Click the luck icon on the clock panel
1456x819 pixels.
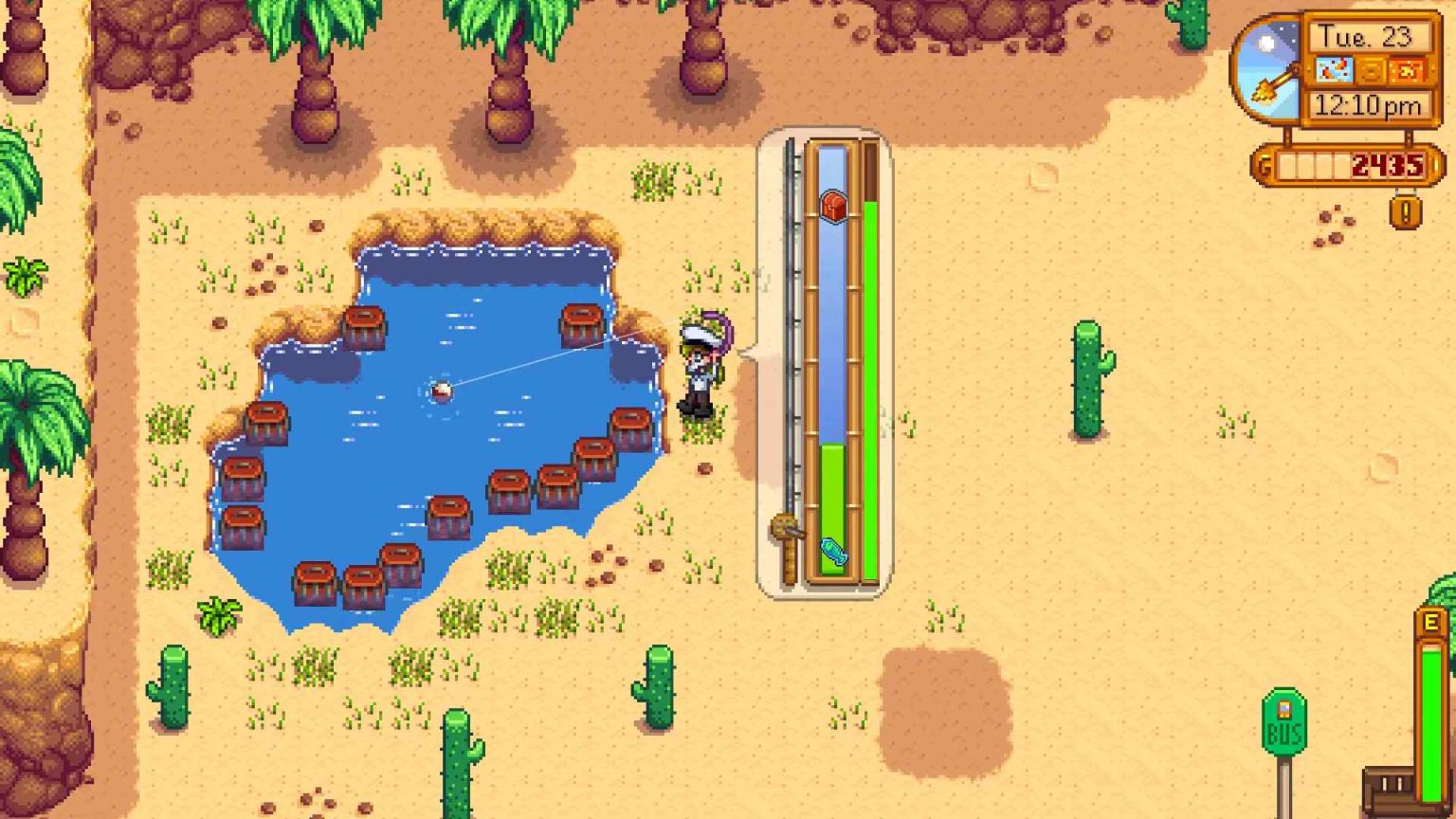[x=1406, y=71]
